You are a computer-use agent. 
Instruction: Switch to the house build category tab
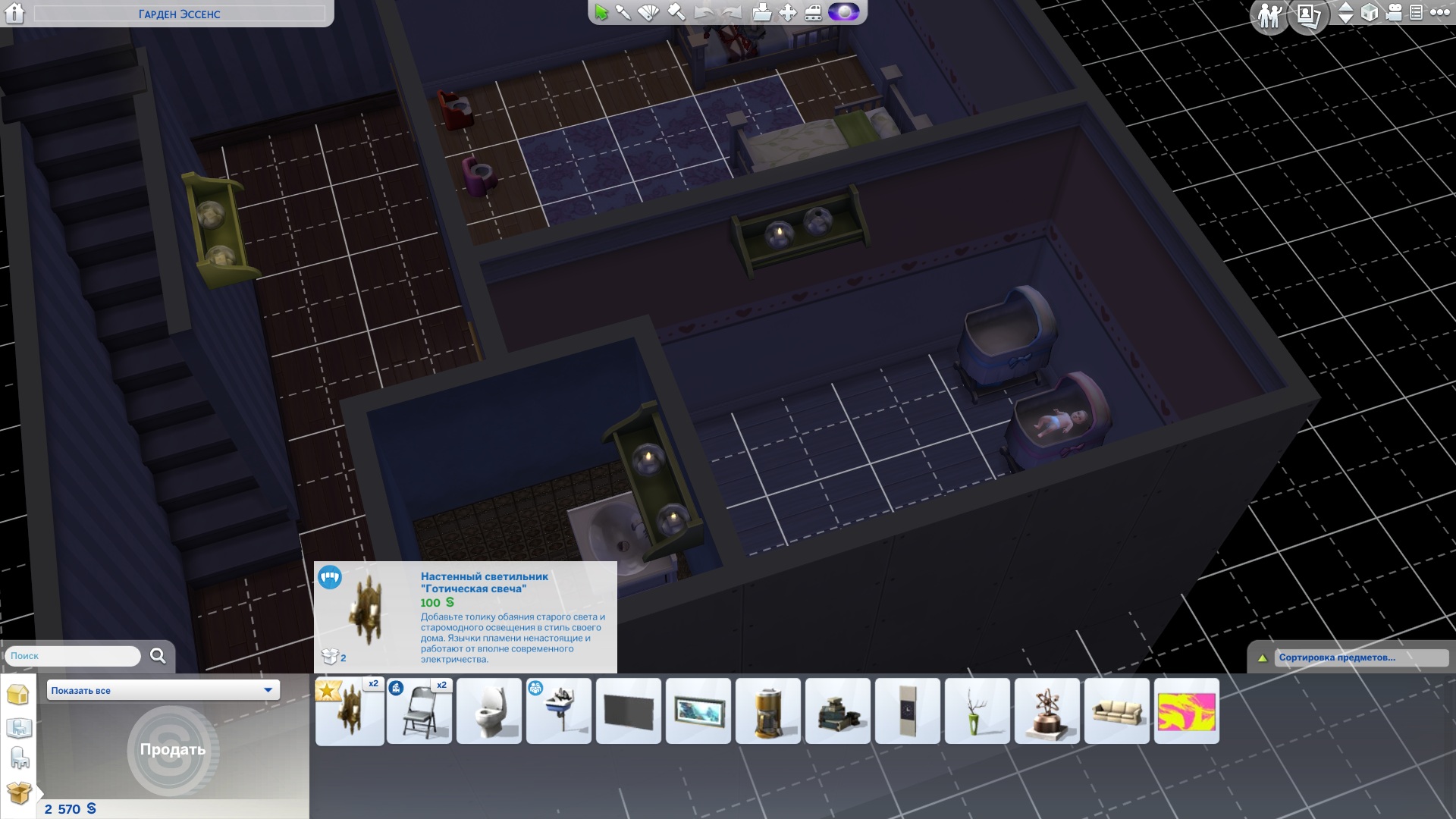click(17, 695)
